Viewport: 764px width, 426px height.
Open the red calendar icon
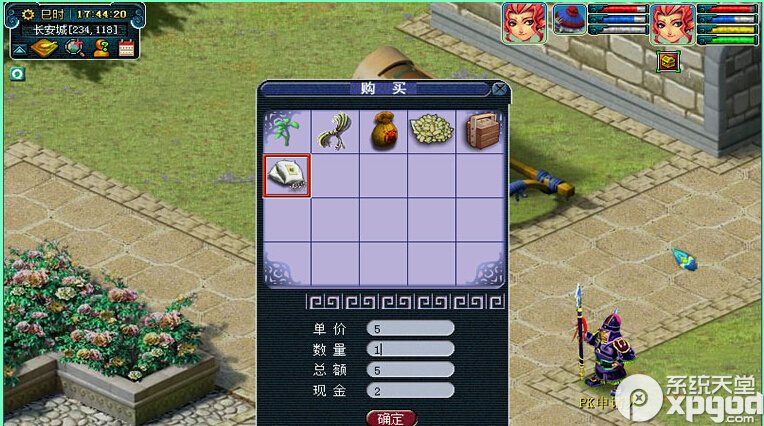point(127,48)
